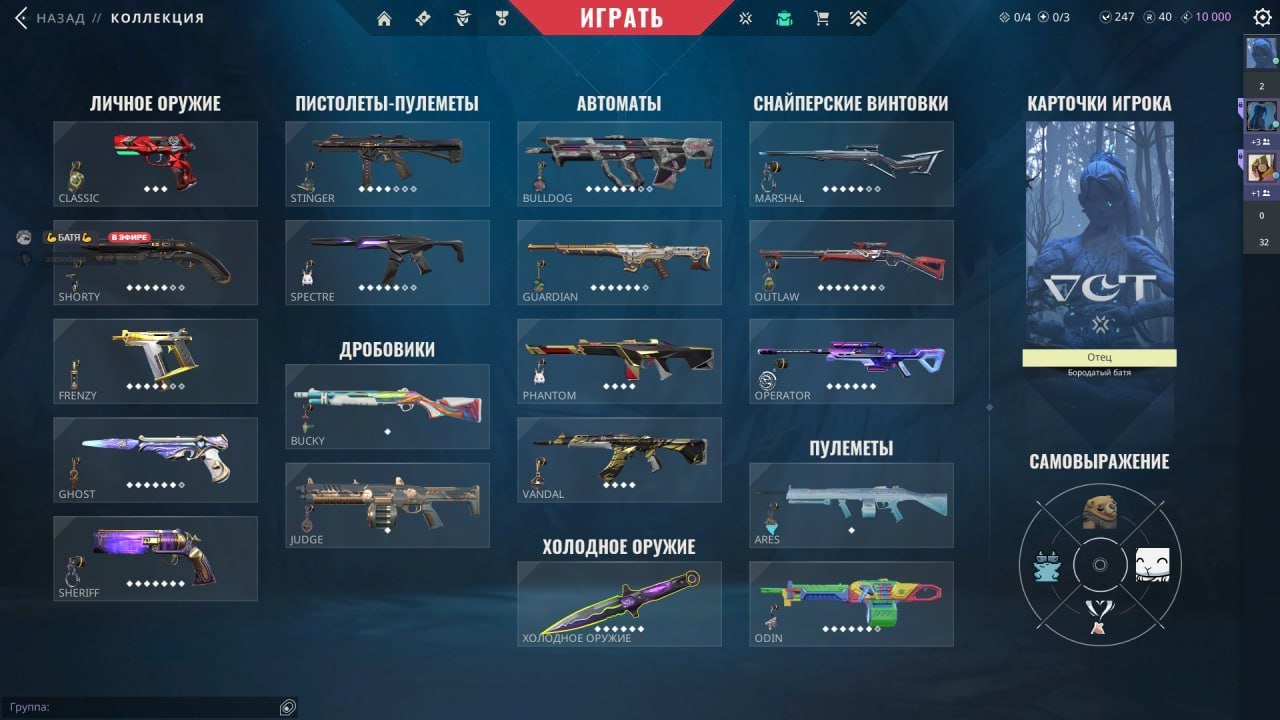
Task: Start playing with the ИГРАТЬ button
Action: [621, 17]
